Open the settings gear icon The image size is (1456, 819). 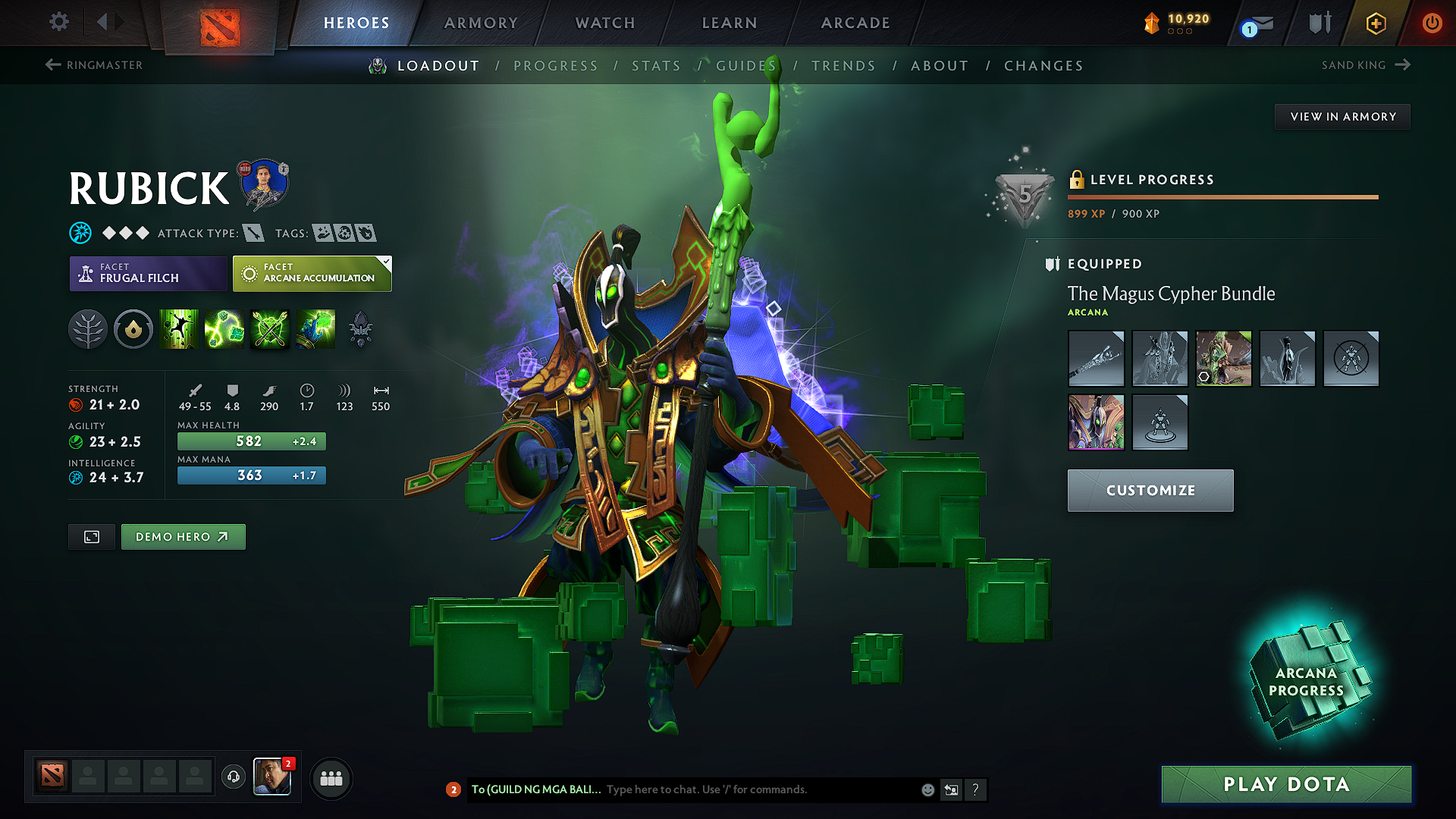tap(58, 22)
